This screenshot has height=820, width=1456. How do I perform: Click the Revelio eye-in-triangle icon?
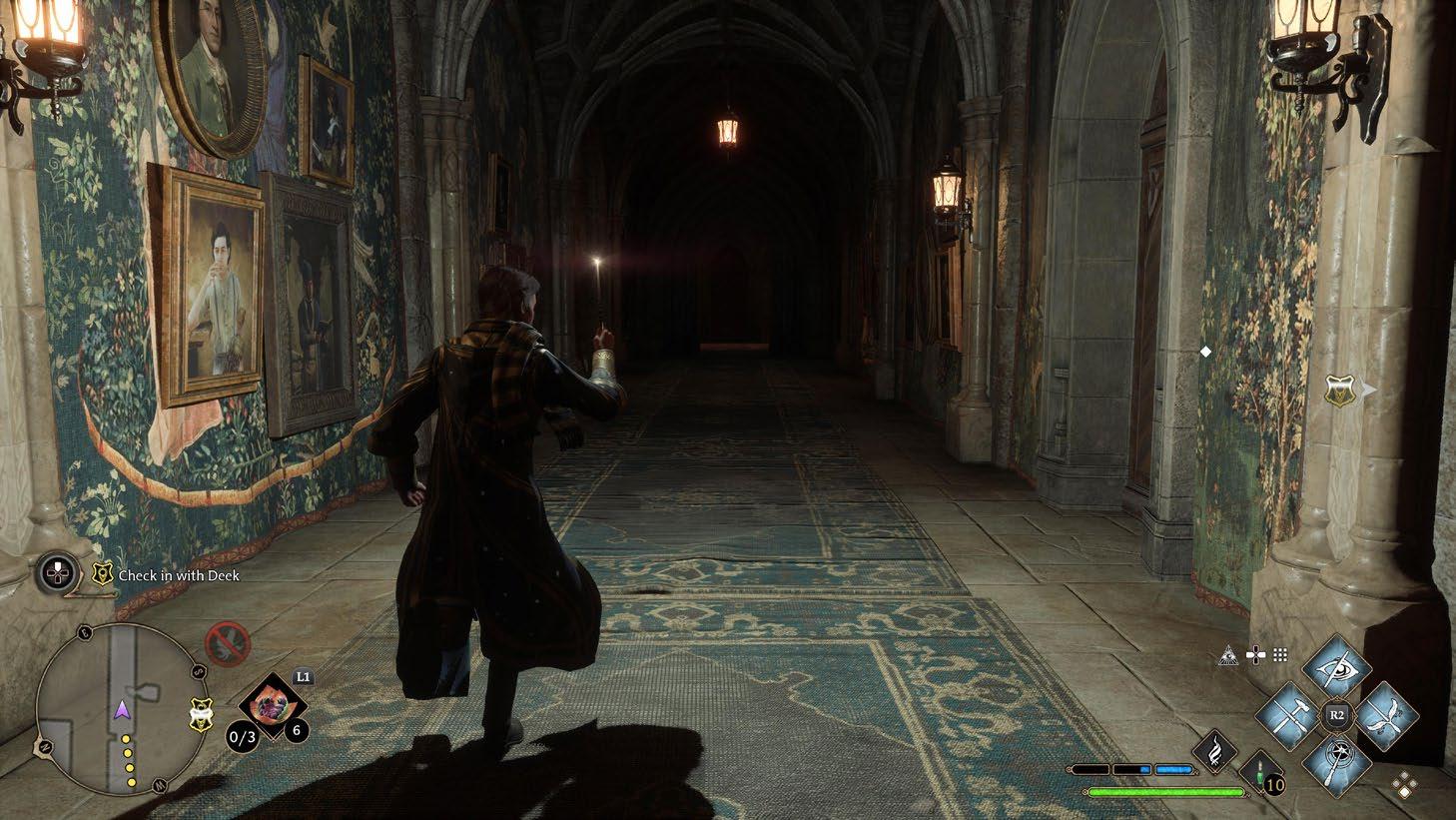pos(1229,655)
